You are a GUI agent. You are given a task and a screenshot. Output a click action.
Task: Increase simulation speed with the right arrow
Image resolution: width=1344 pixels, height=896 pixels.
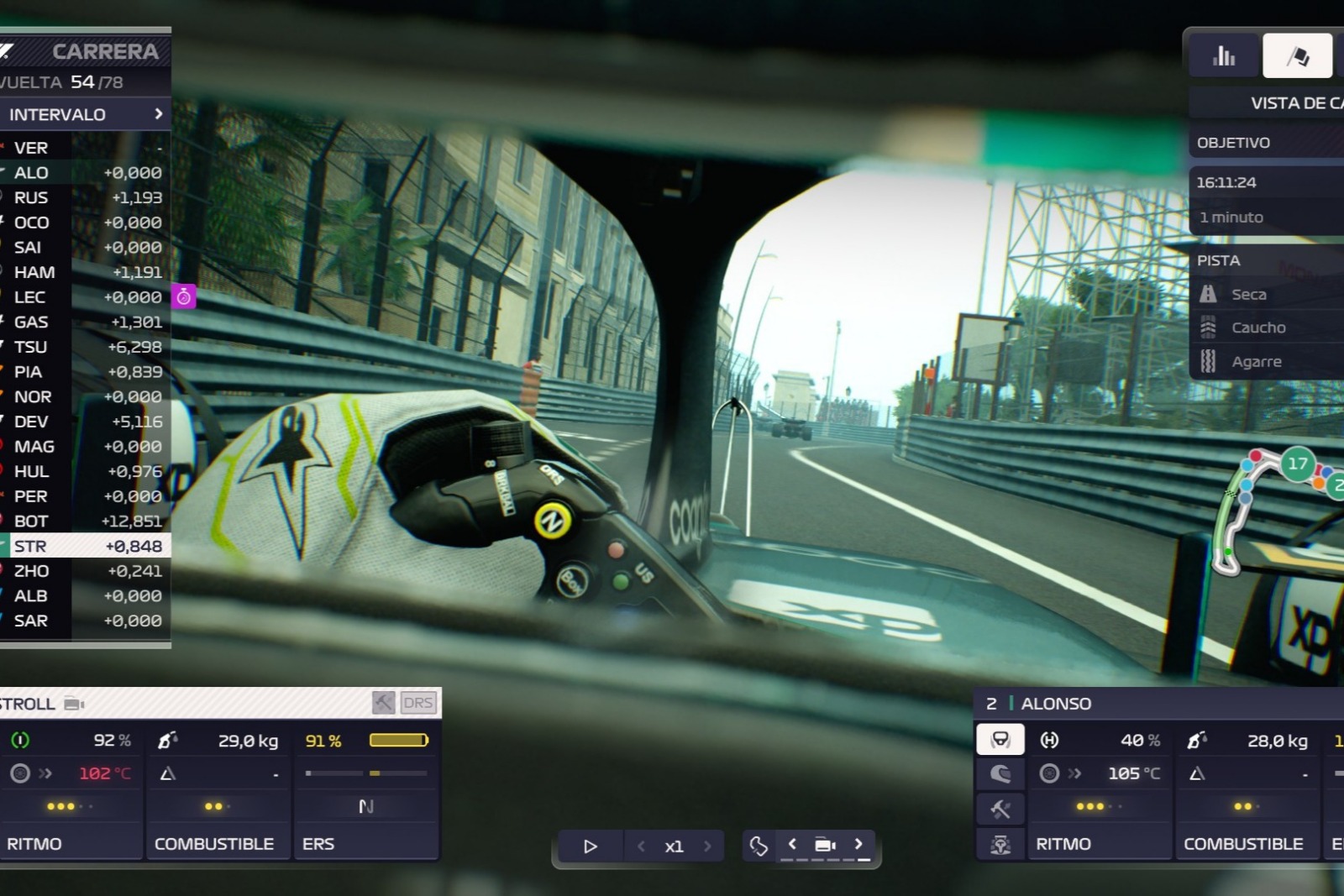coord(707,846)
